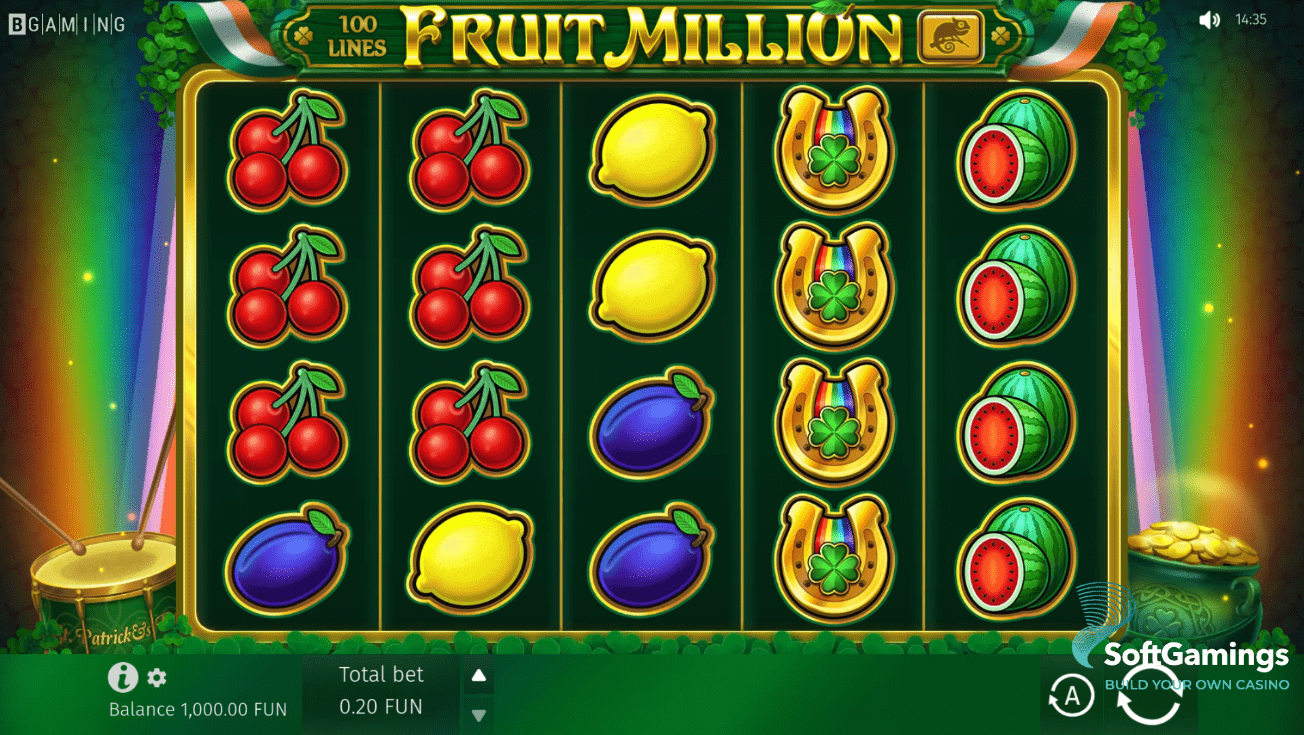1304x735 pixels.
Task: Open the game settings gear
Action: coord(156,678)
